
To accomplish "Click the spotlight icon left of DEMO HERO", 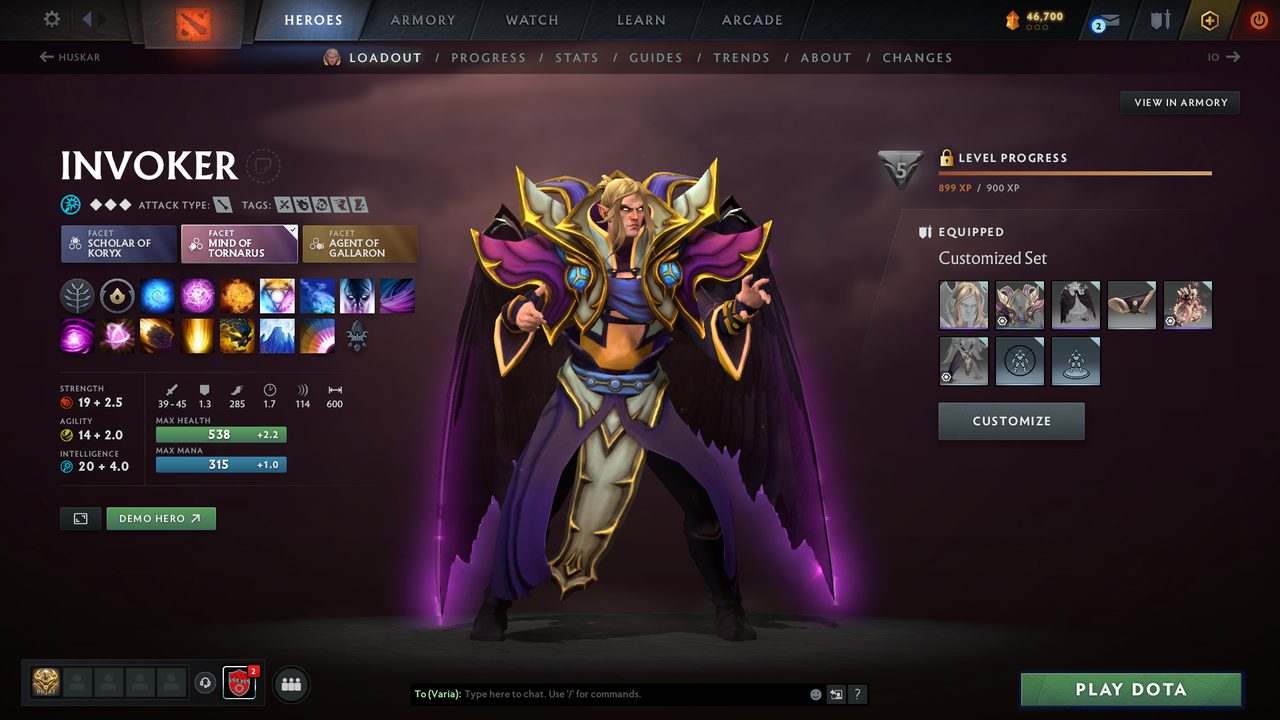I will coord(79,518).
